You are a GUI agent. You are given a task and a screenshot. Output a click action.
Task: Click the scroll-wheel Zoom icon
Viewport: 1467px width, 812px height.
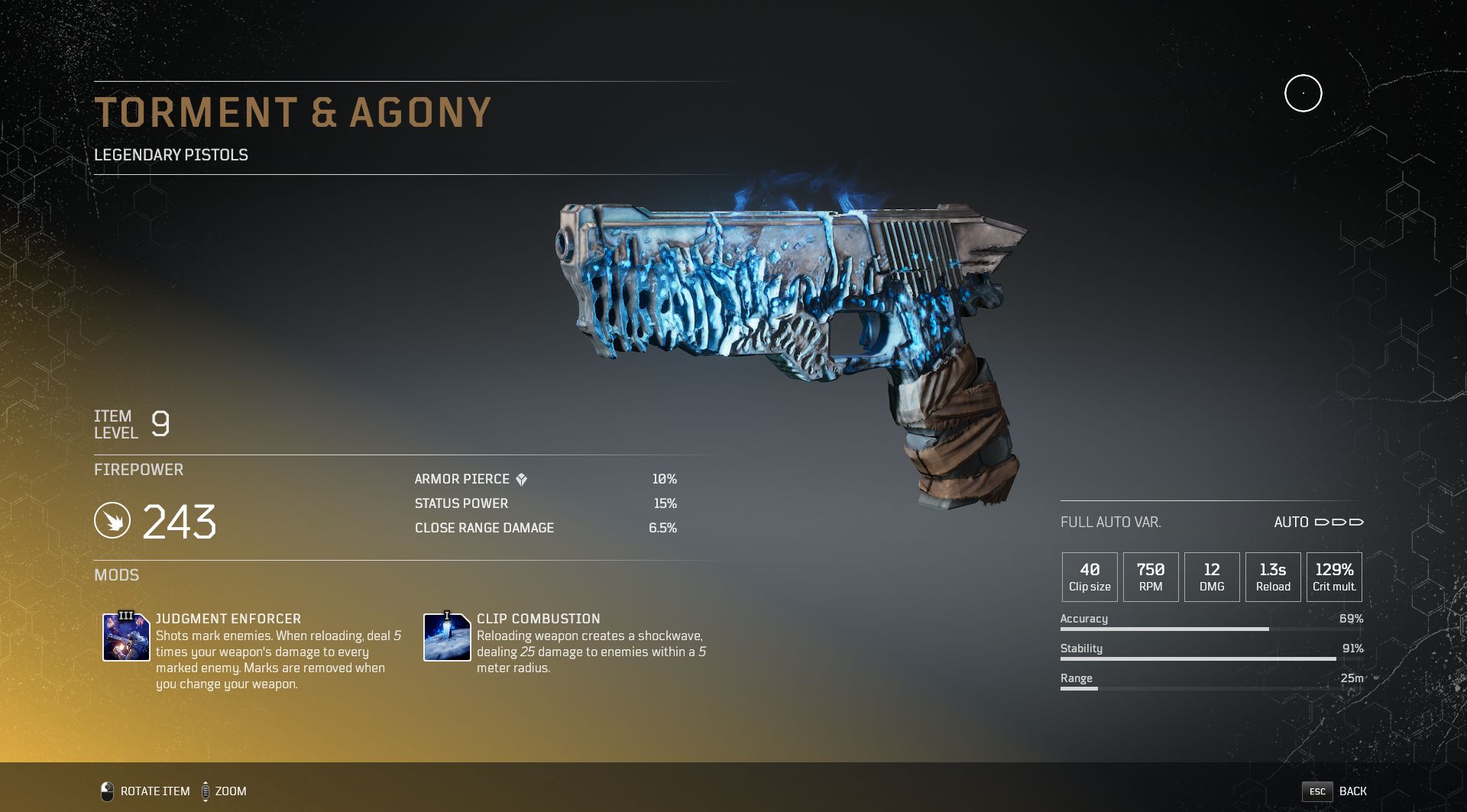(205, 791)
